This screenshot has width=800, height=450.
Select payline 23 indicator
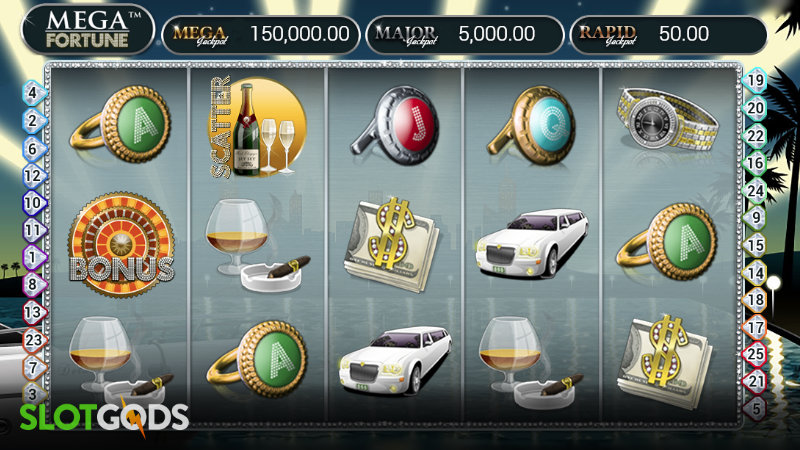coord(32,339)
